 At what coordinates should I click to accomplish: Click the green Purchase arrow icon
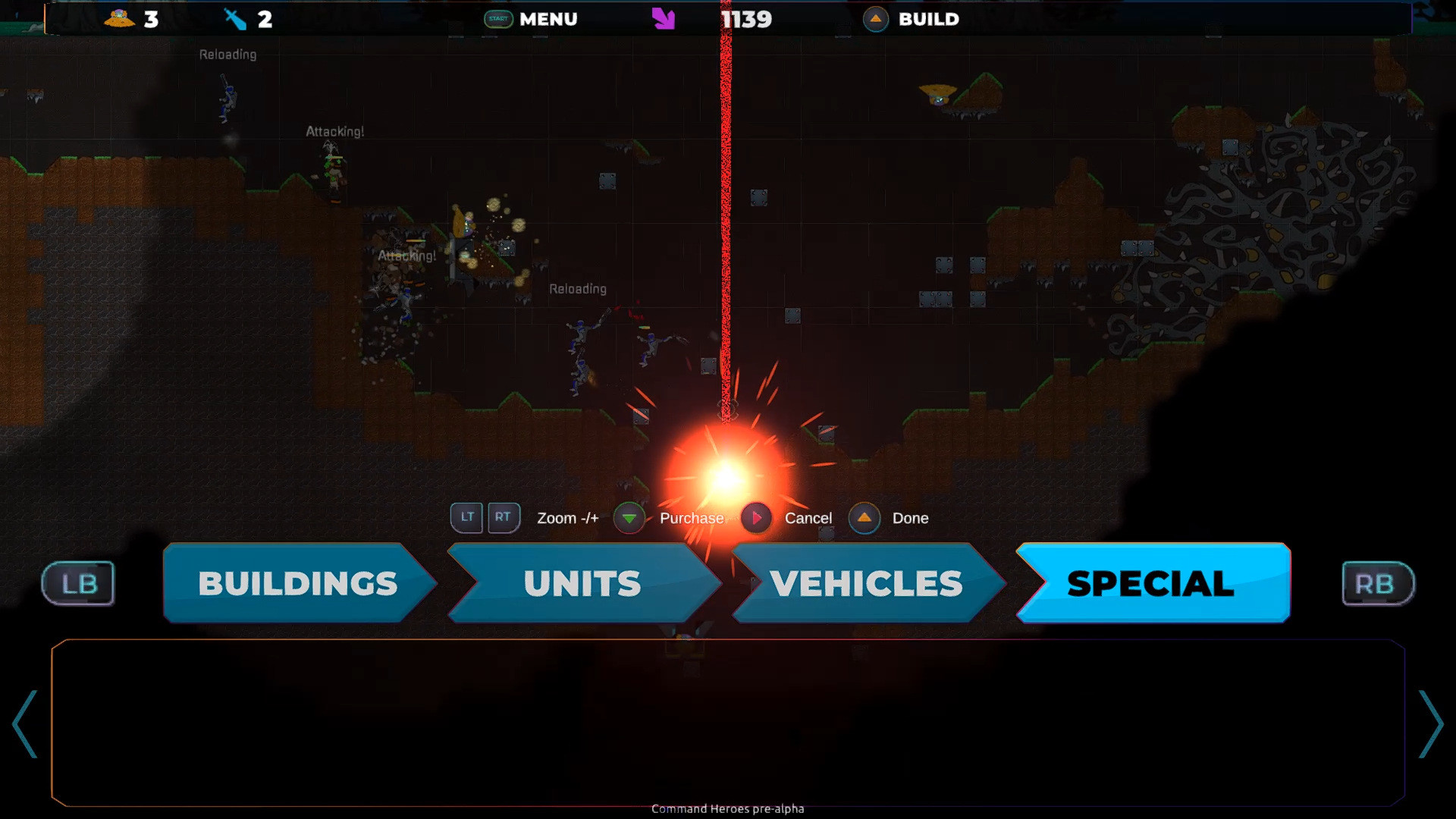click(629, 518)
